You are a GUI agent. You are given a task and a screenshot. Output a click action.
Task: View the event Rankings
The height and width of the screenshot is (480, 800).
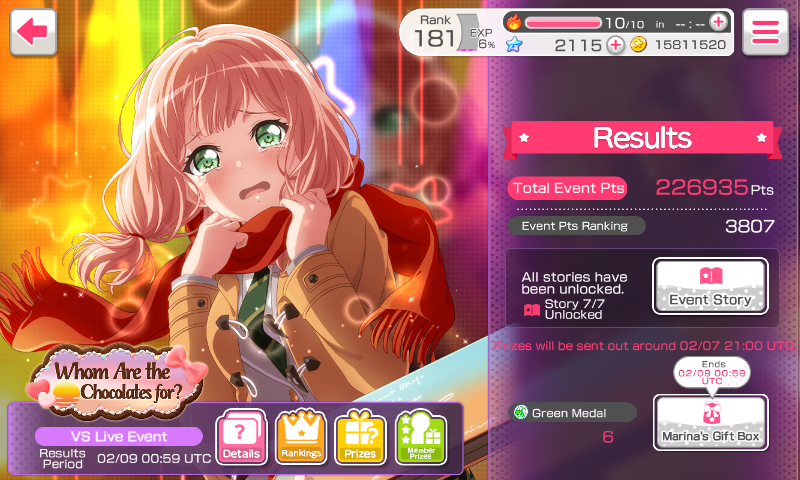click(x=301, y=438)
